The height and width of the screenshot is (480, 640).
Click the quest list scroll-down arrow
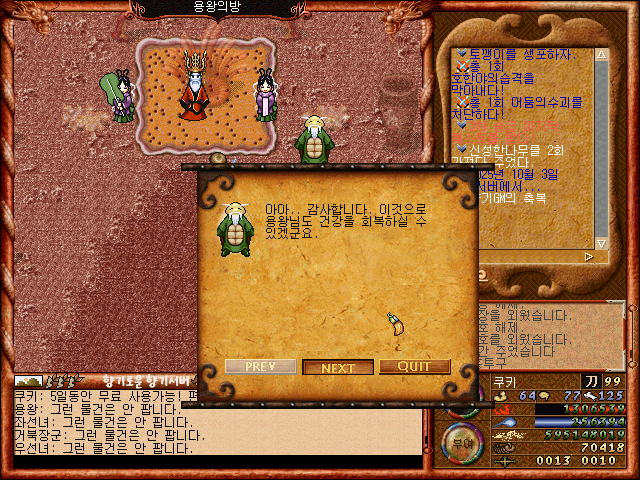tap(601, 243)
